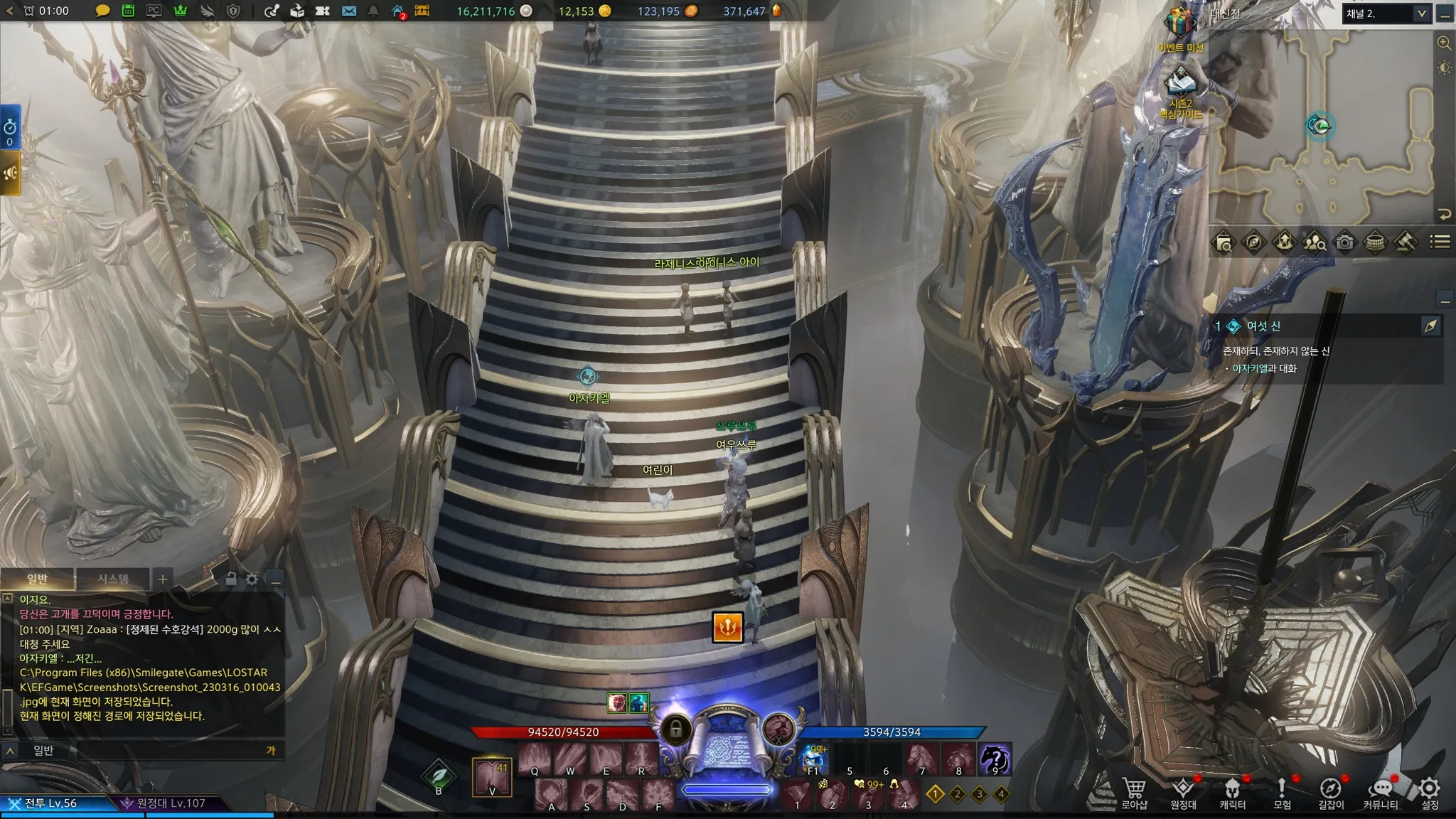Zoom the minimap with the magnifier button
The width and height of the screenshot is (1456, 819).
(1444, 43)
